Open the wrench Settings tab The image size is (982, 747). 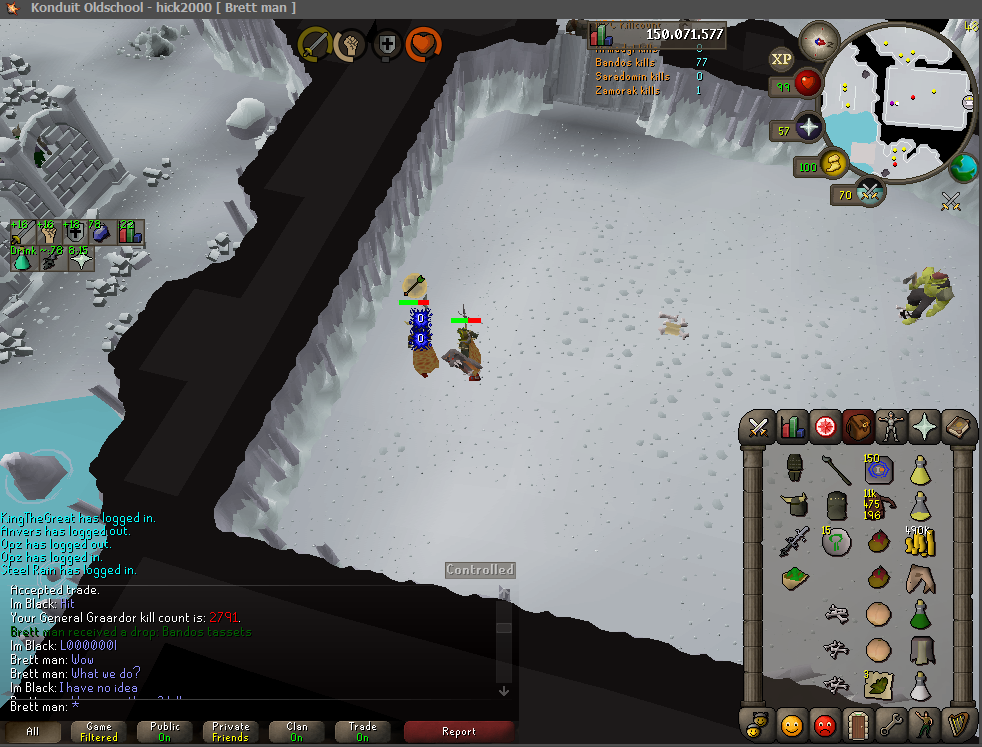point(890,721)
